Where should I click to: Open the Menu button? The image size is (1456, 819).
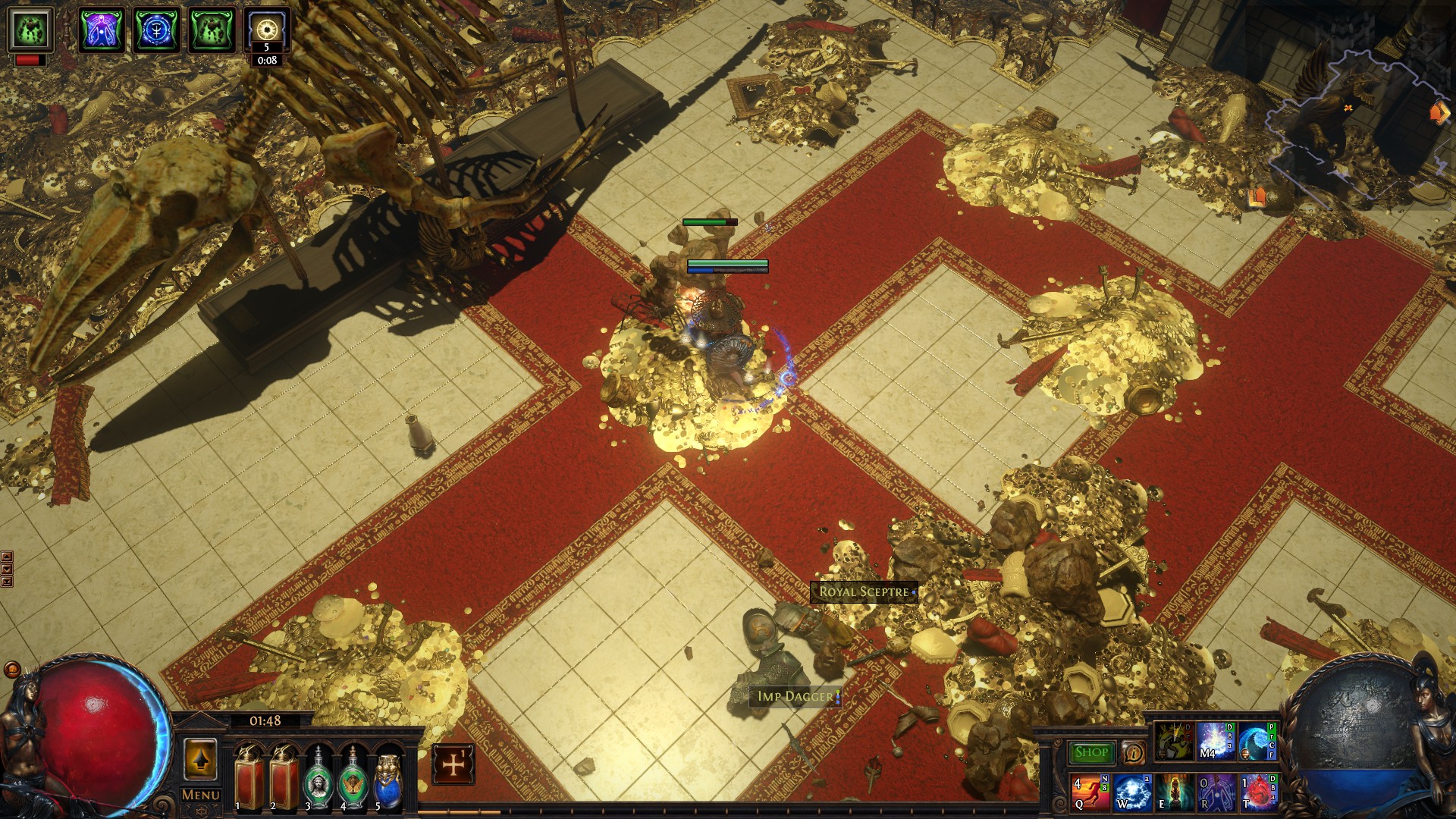tap(200, 795)
